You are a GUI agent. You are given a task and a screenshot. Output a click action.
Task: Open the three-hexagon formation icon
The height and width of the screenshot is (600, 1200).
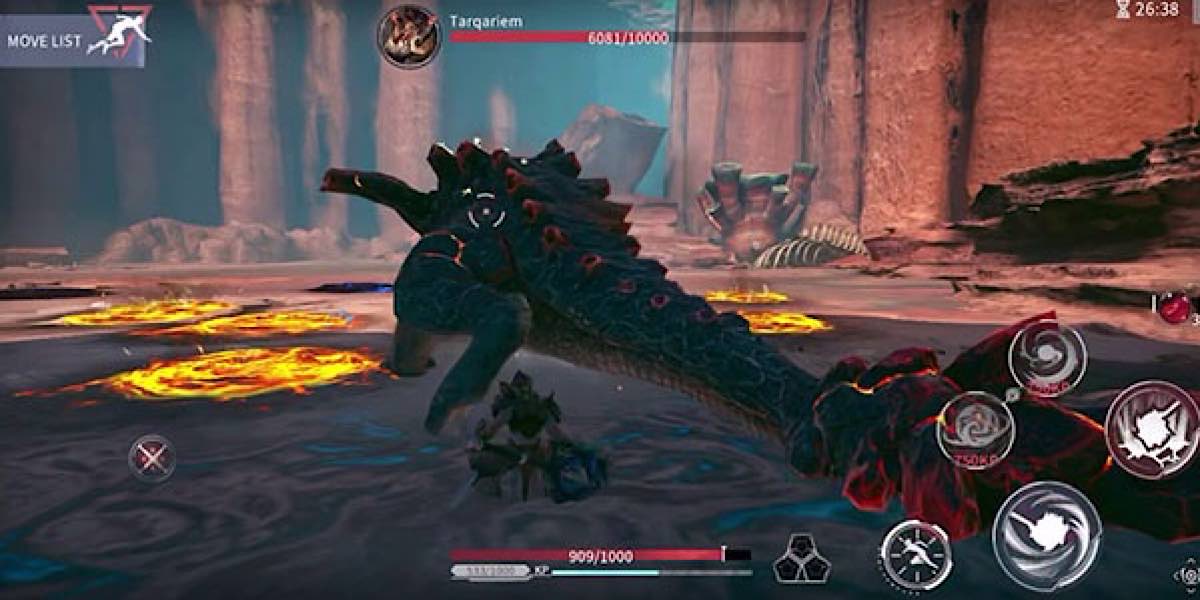pos(802,559)
